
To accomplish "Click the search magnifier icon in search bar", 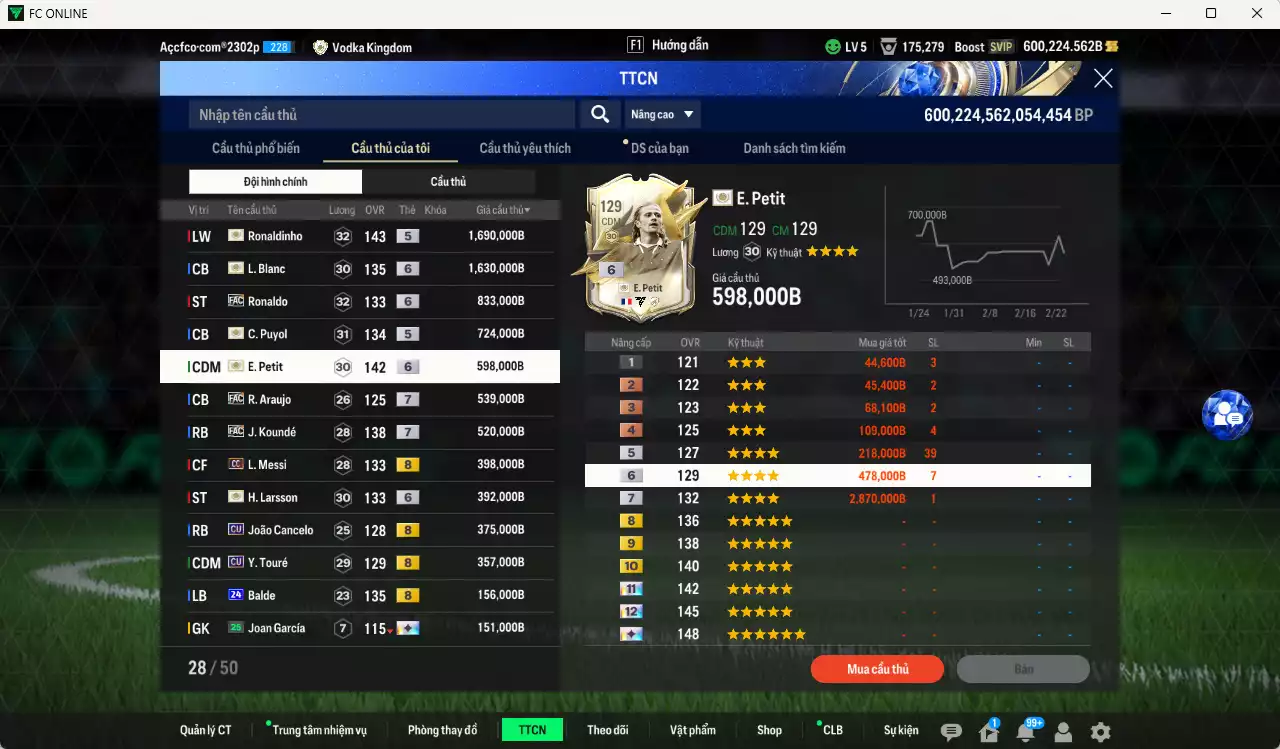I will 599,114.
